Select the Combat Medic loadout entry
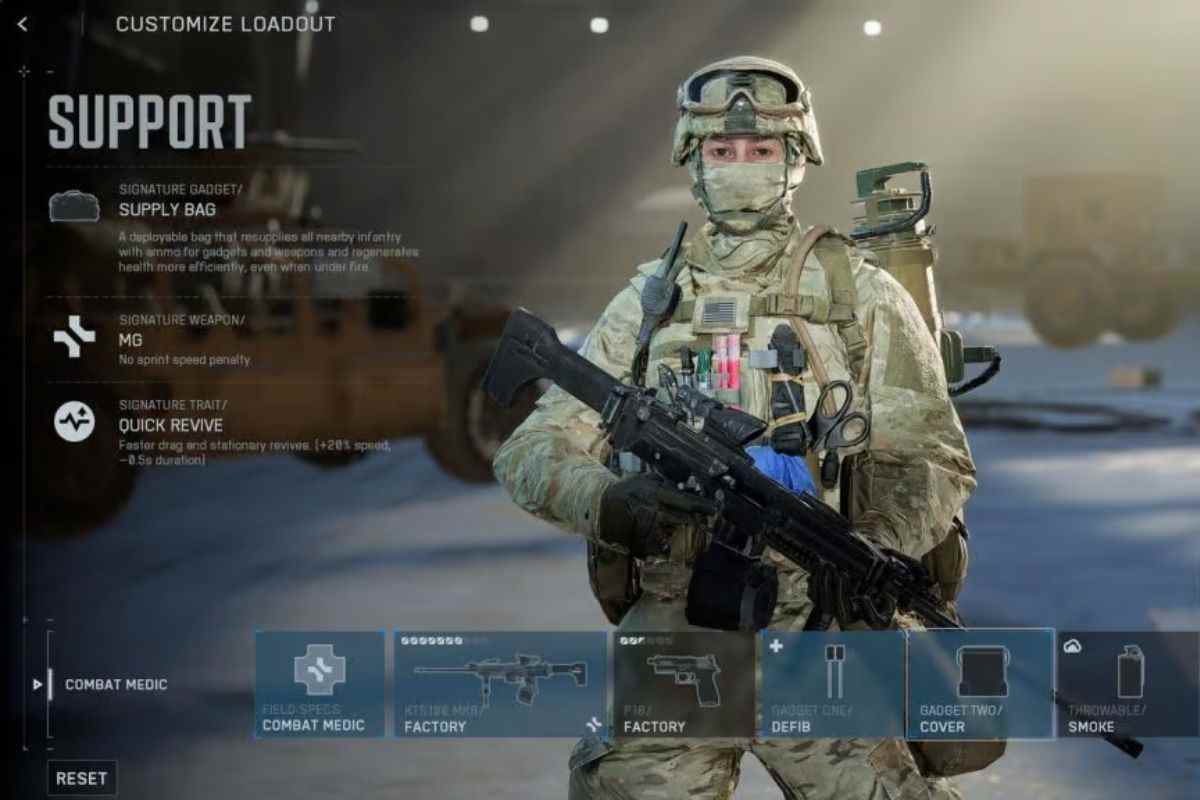This screenshot has width=1200, height=800. click(116, 685)
